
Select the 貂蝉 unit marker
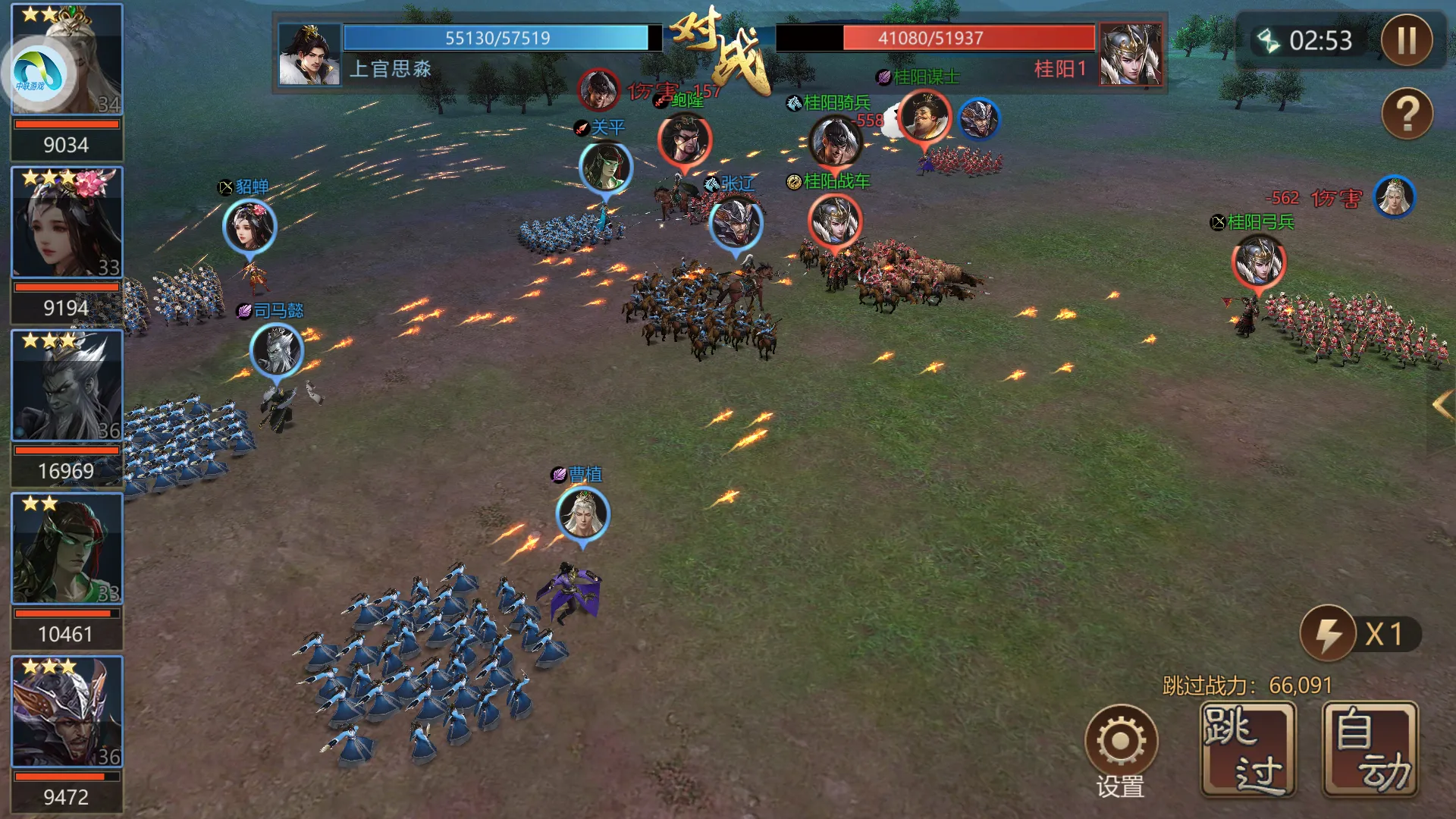[x=249, y=226]
